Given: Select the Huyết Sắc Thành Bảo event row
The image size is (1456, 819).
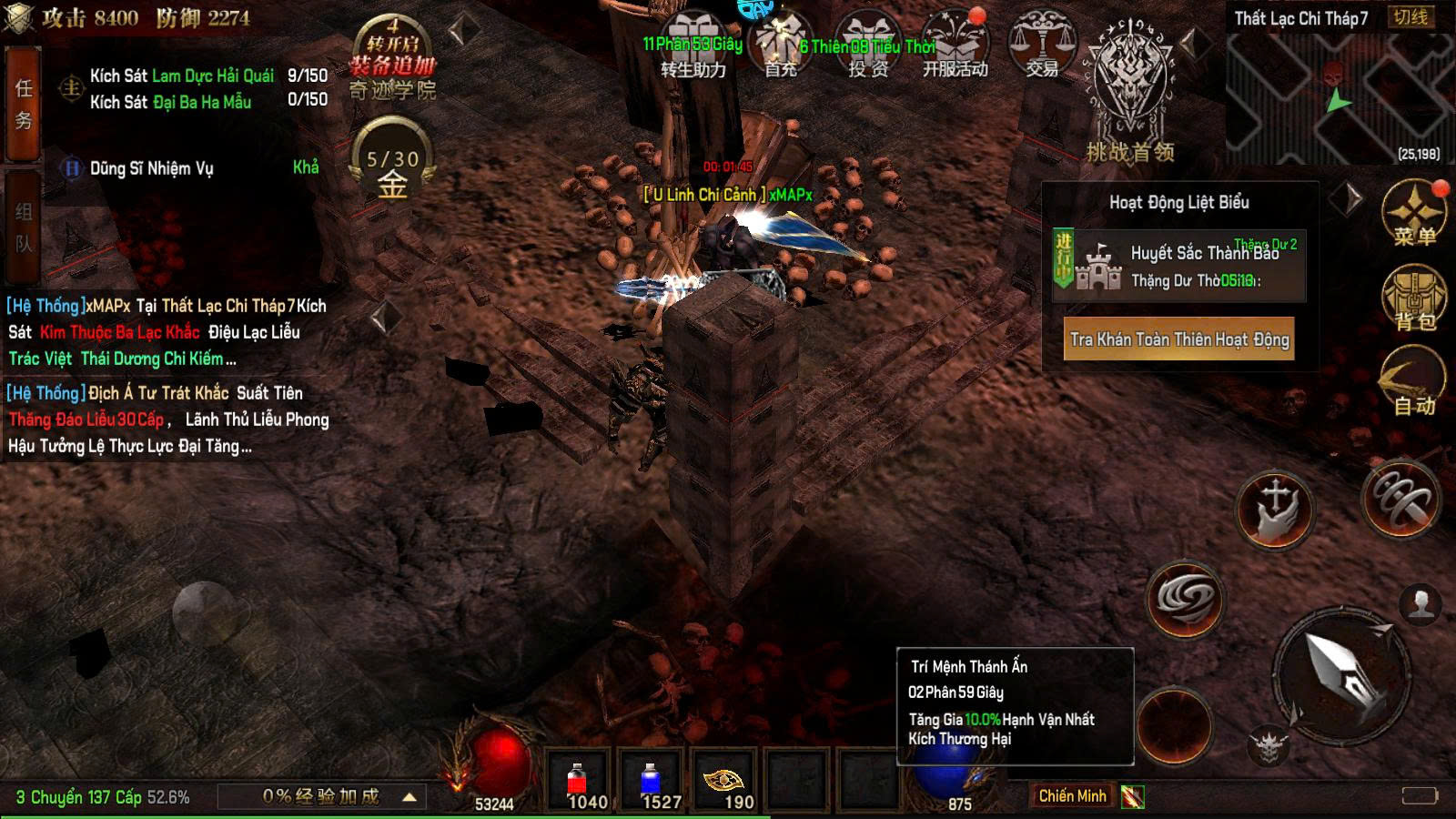Looking at the screenshot, I should point(1179,266).
